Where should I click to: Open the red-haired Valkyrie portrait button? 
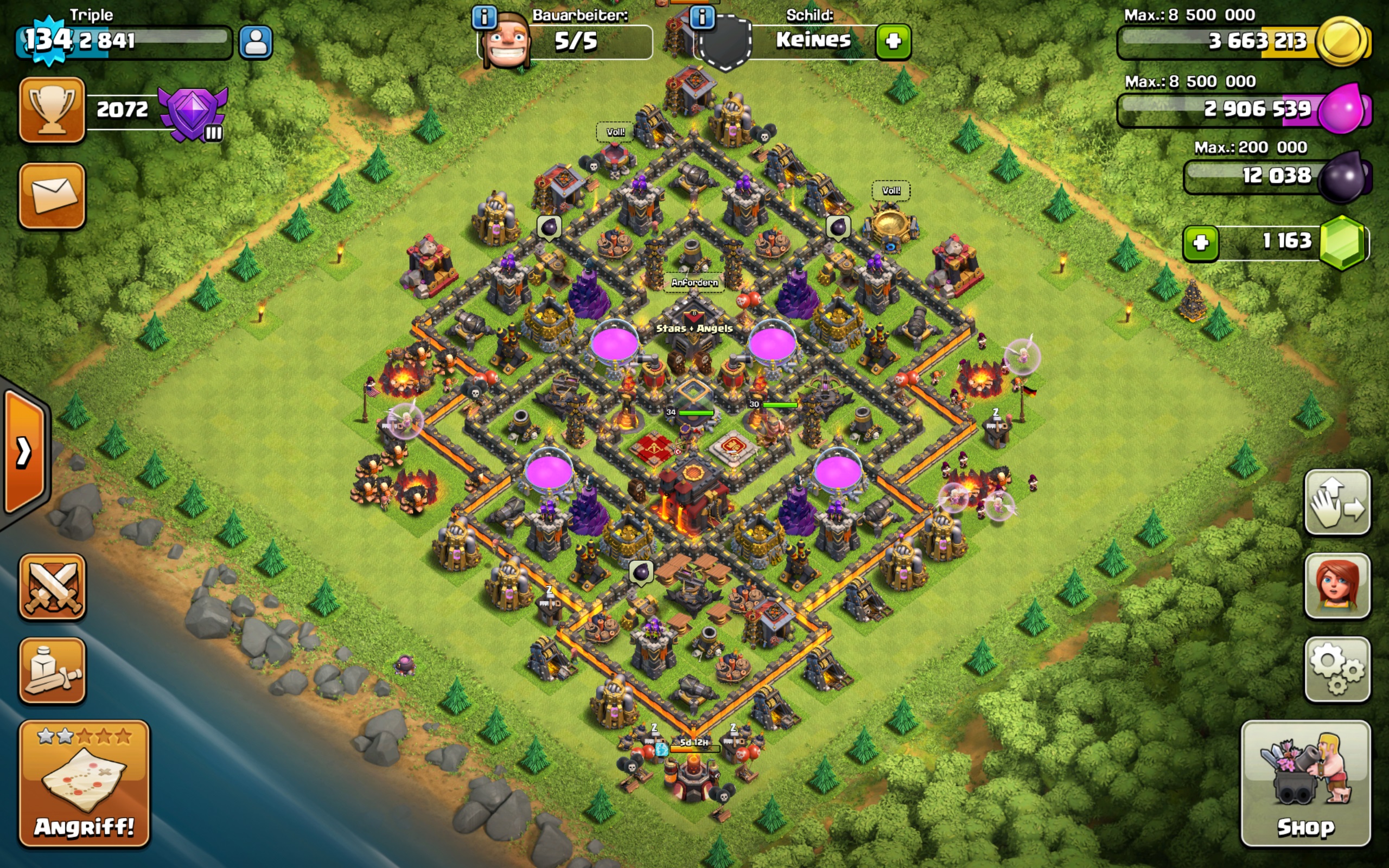coord(1337,586)
